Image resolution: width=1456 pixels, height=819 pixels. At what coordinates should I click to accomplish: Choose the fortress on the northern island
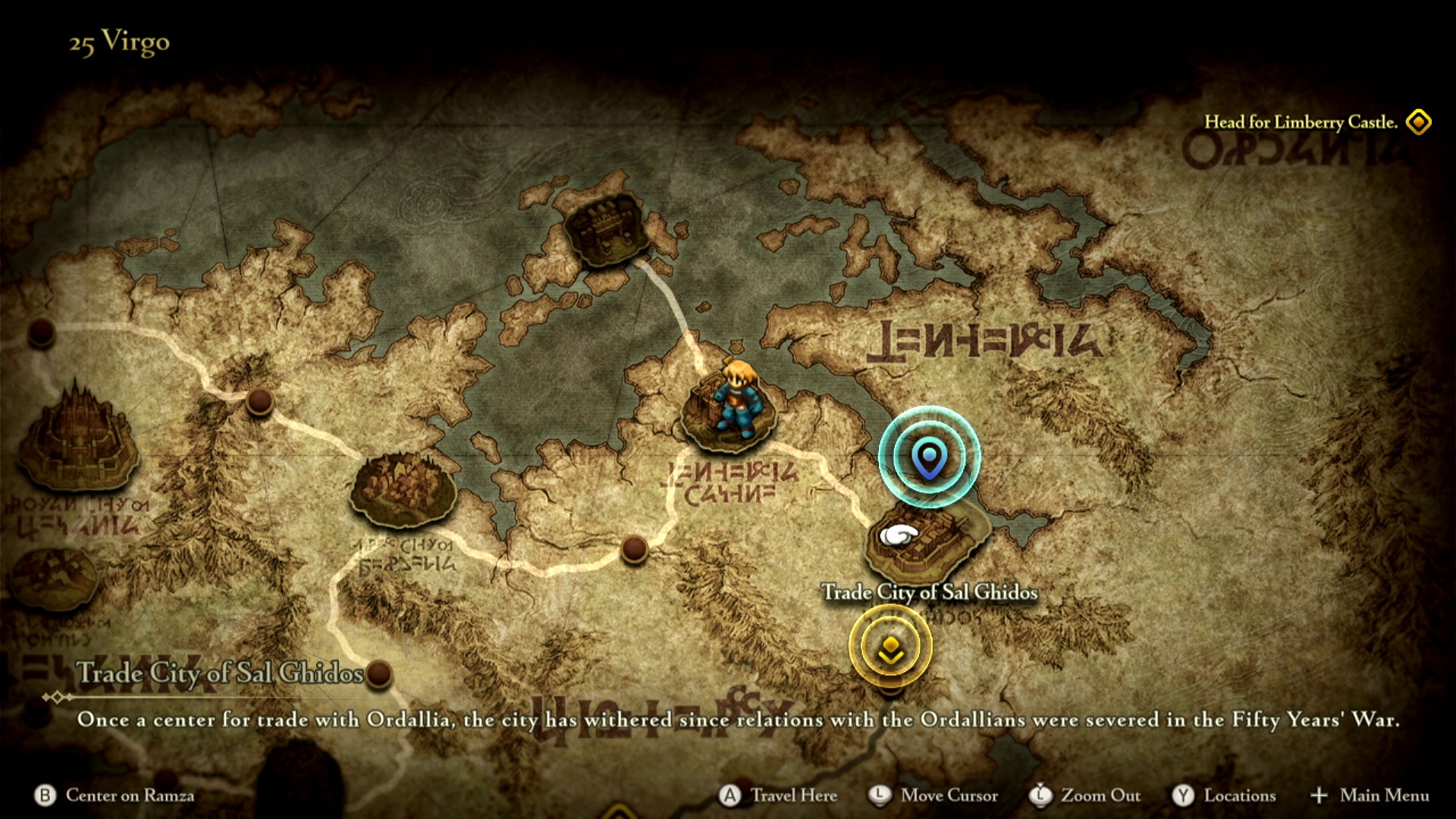607,229
